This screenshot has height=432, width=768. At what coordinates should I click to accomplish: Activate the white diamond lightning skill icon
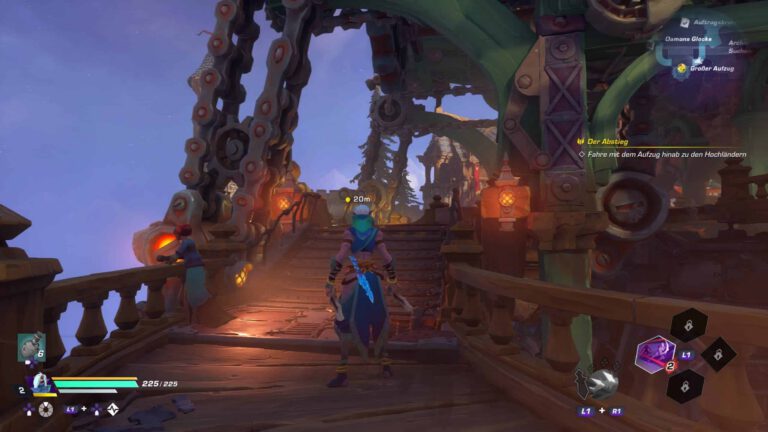coord(112,409)
